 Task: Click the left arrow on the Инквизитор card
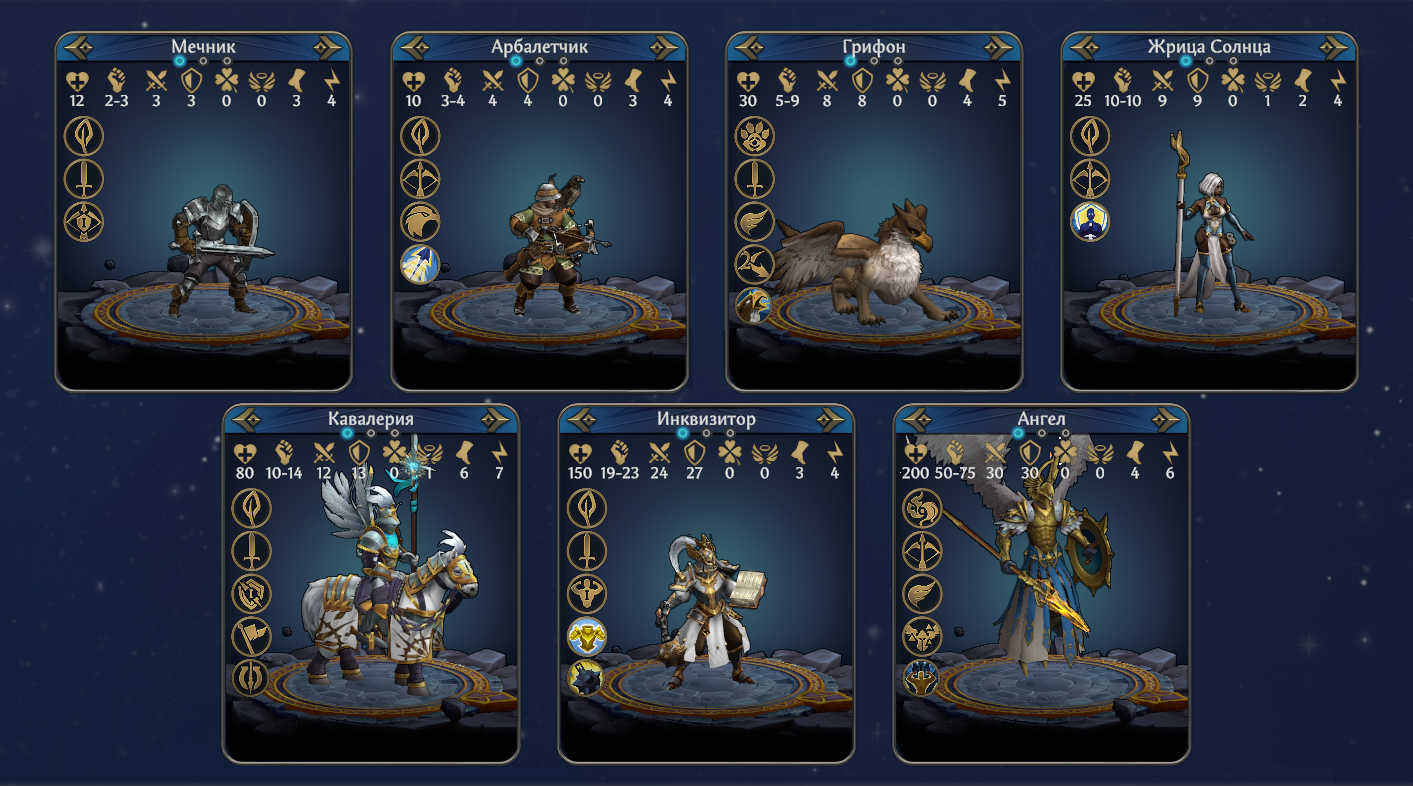[x=582, y=419]
